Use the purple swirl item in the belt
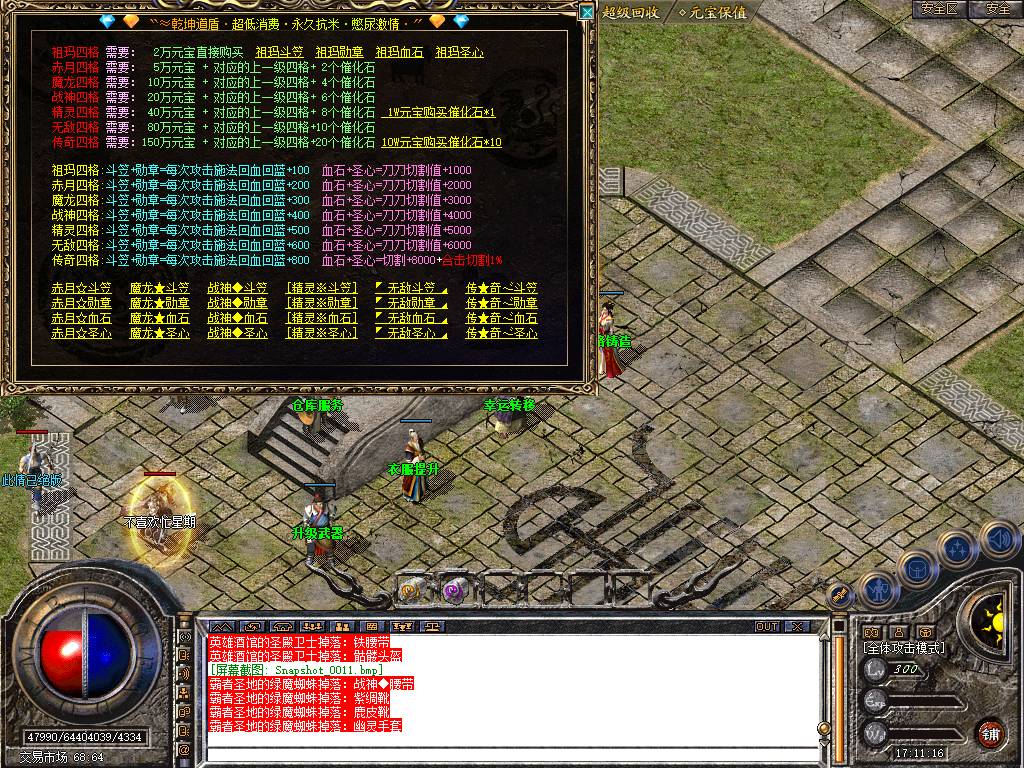Screen dimensions: 1024x768 pos(454,589)
